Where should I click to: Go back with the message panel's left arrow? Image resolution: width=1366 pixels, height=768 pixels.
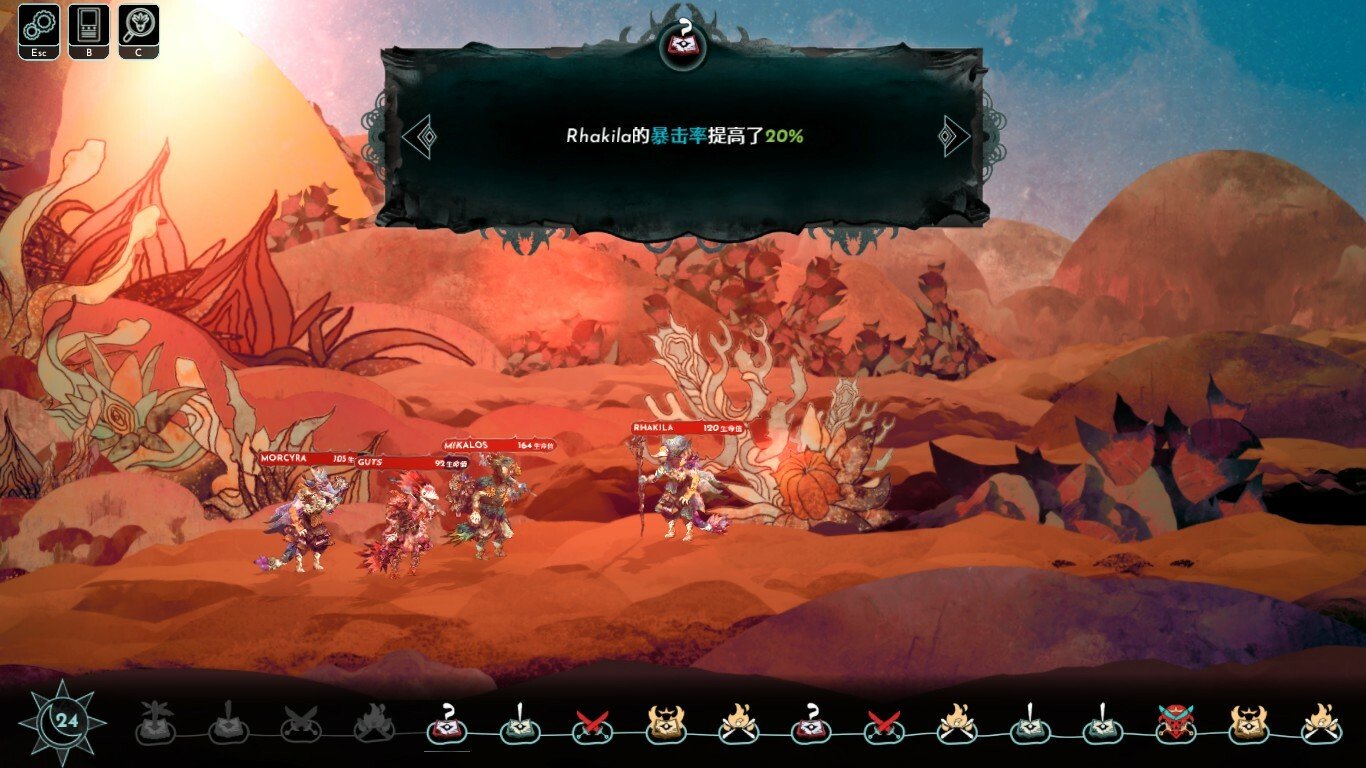click(419, 136)
